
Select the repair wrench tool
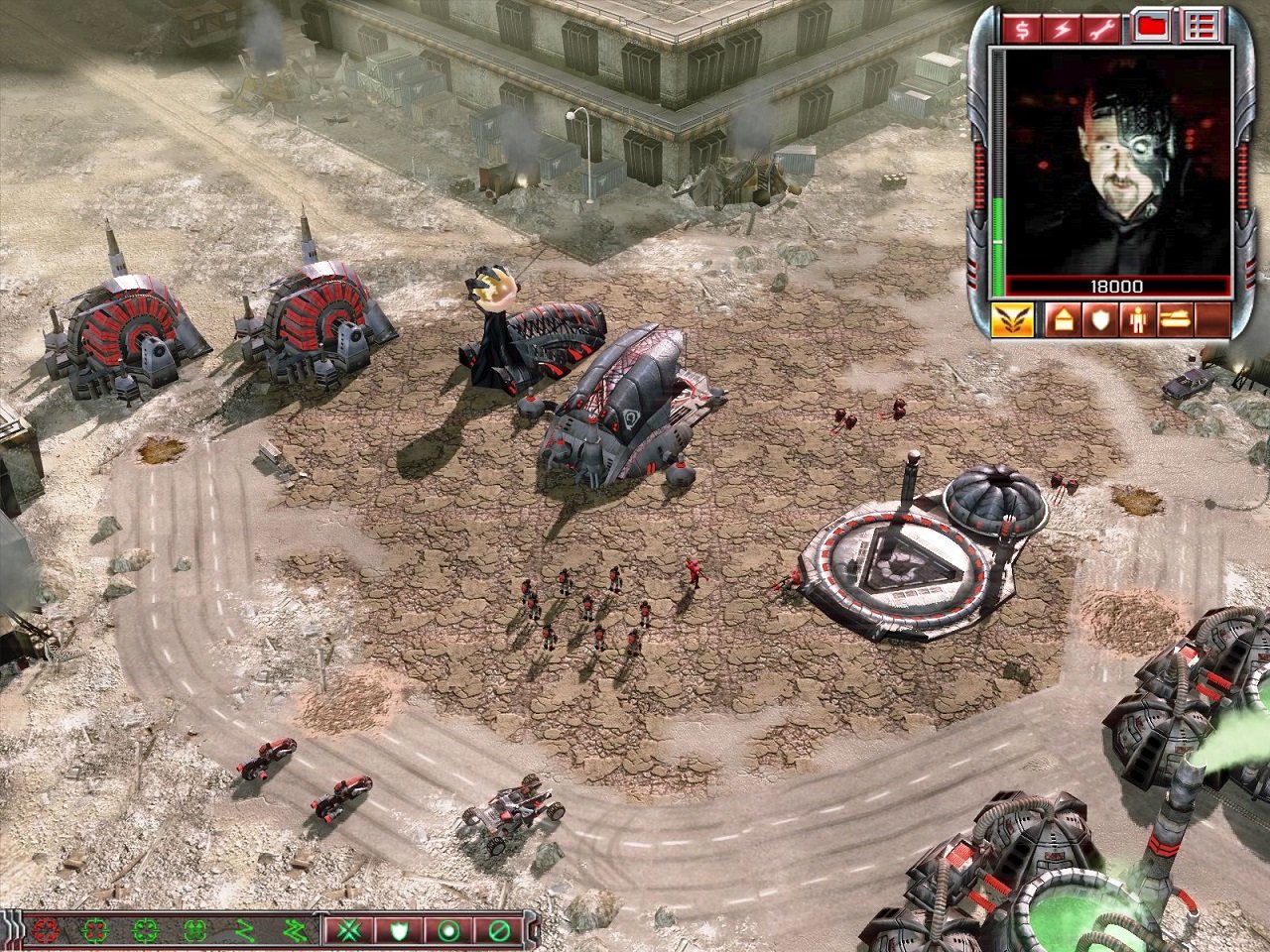tap(1104, 27)
